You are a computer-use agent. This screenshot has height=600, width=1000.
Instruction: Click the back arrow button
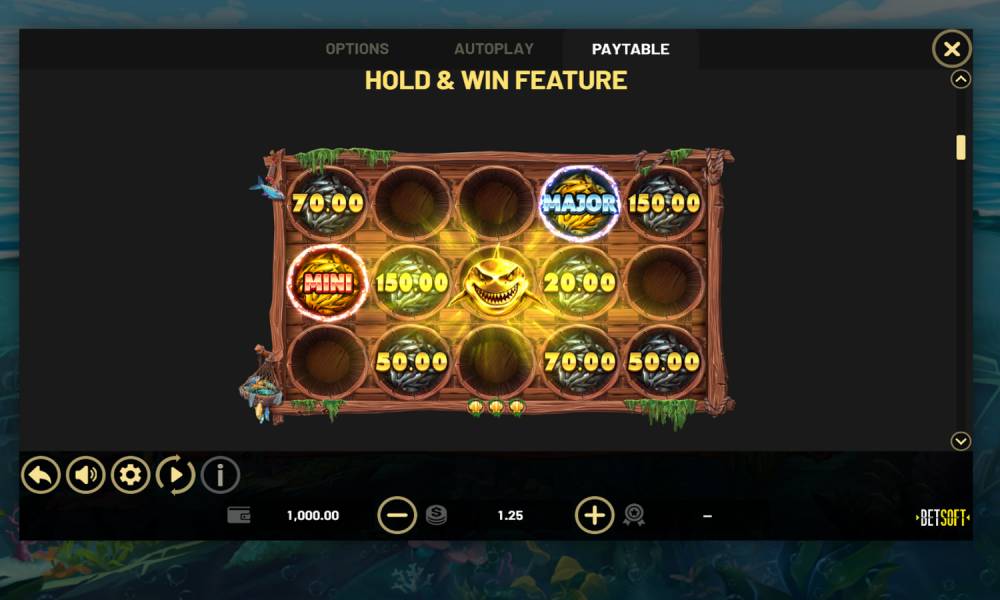pyautogui.click(x=41, y=475)
